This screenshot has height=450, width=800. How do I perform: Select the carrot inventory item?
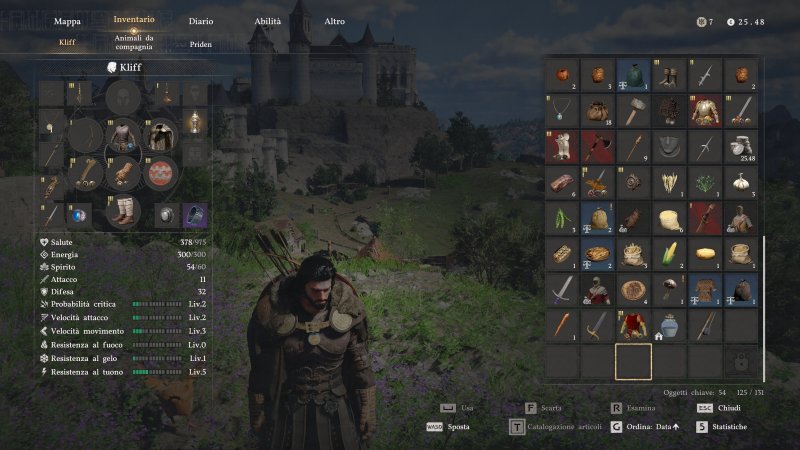click(x=563, y=325)
